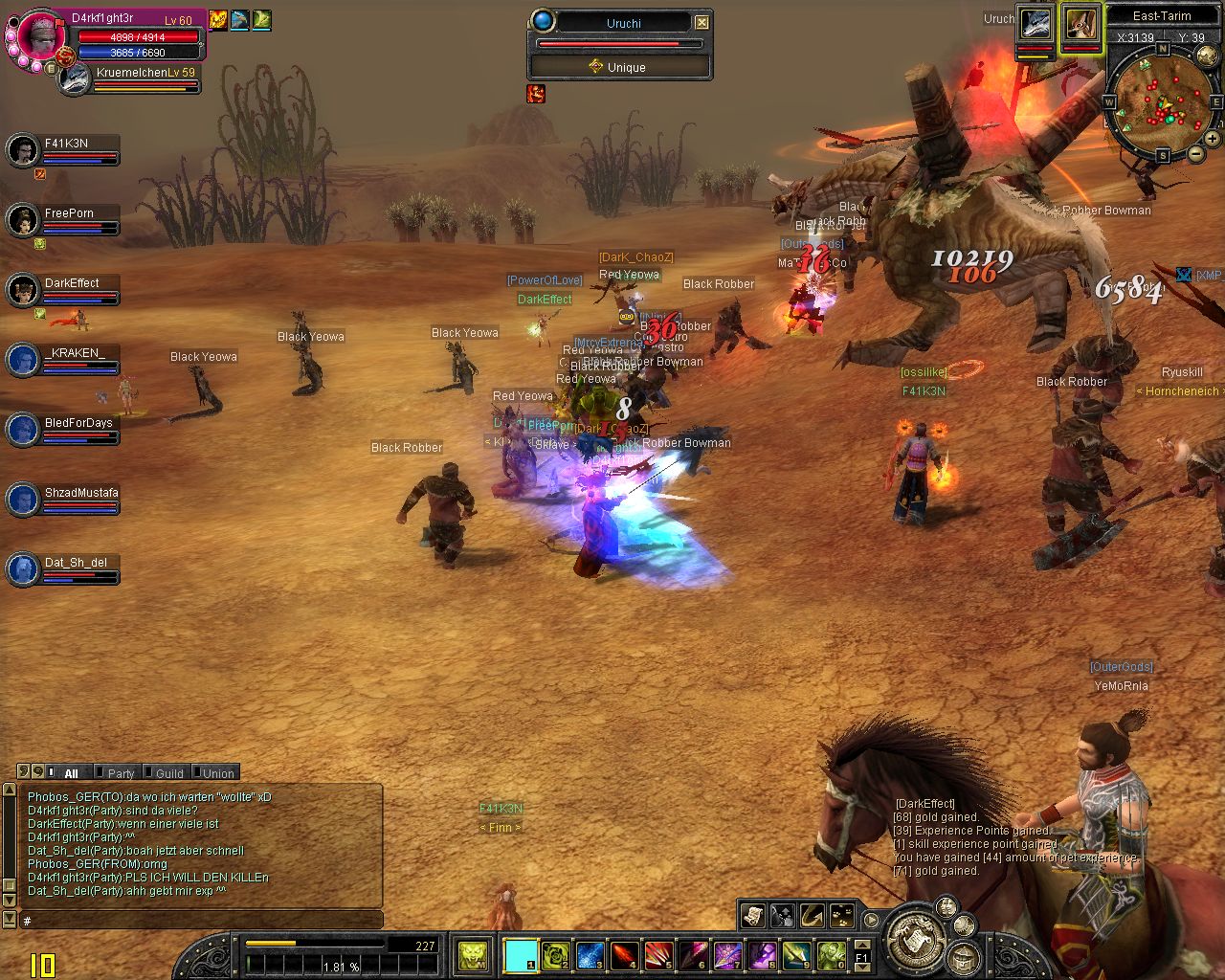Close the Uruchi target window

[702, 22]
